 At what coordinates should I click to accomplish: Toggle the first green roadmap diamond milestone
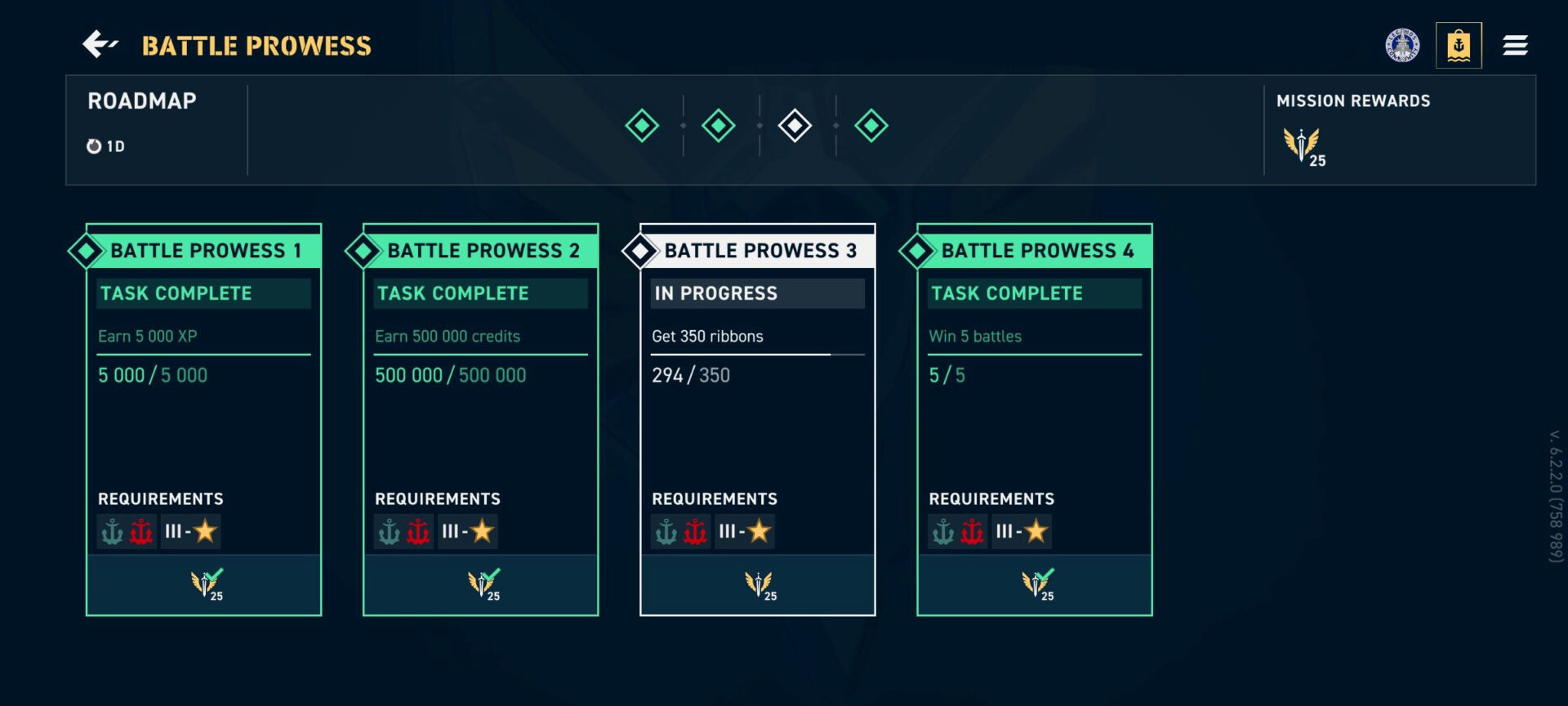pos(642,126)
